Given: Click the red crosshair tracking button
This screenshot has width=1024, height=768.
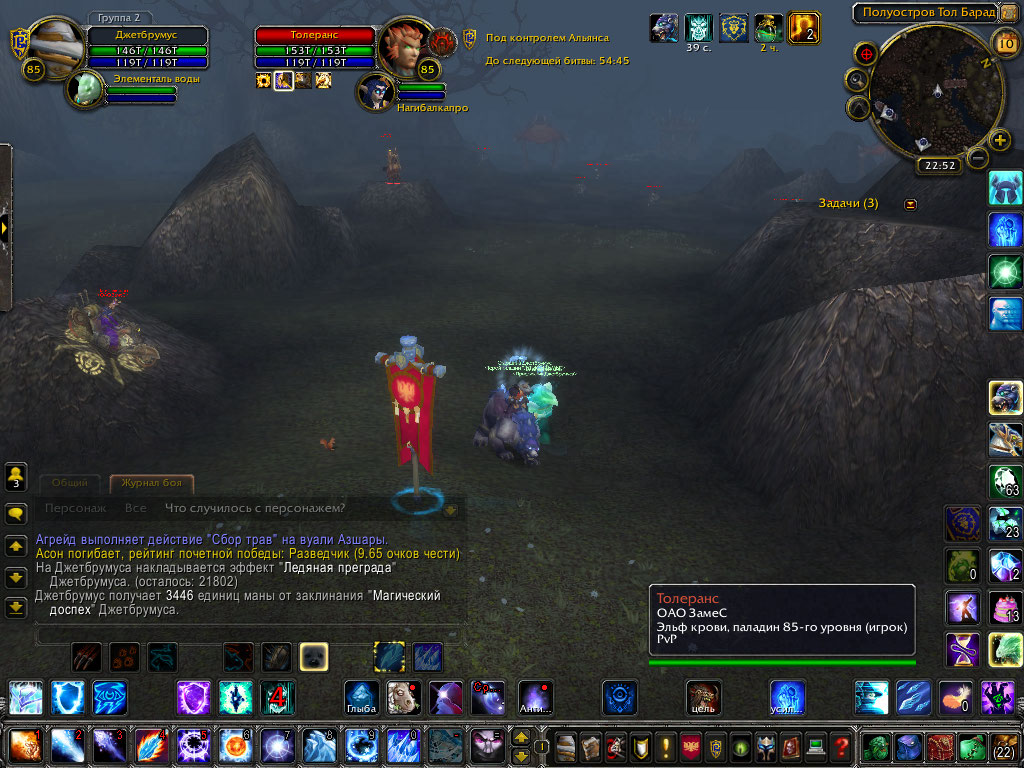Looking at the screenshot, I should point(866,52).
